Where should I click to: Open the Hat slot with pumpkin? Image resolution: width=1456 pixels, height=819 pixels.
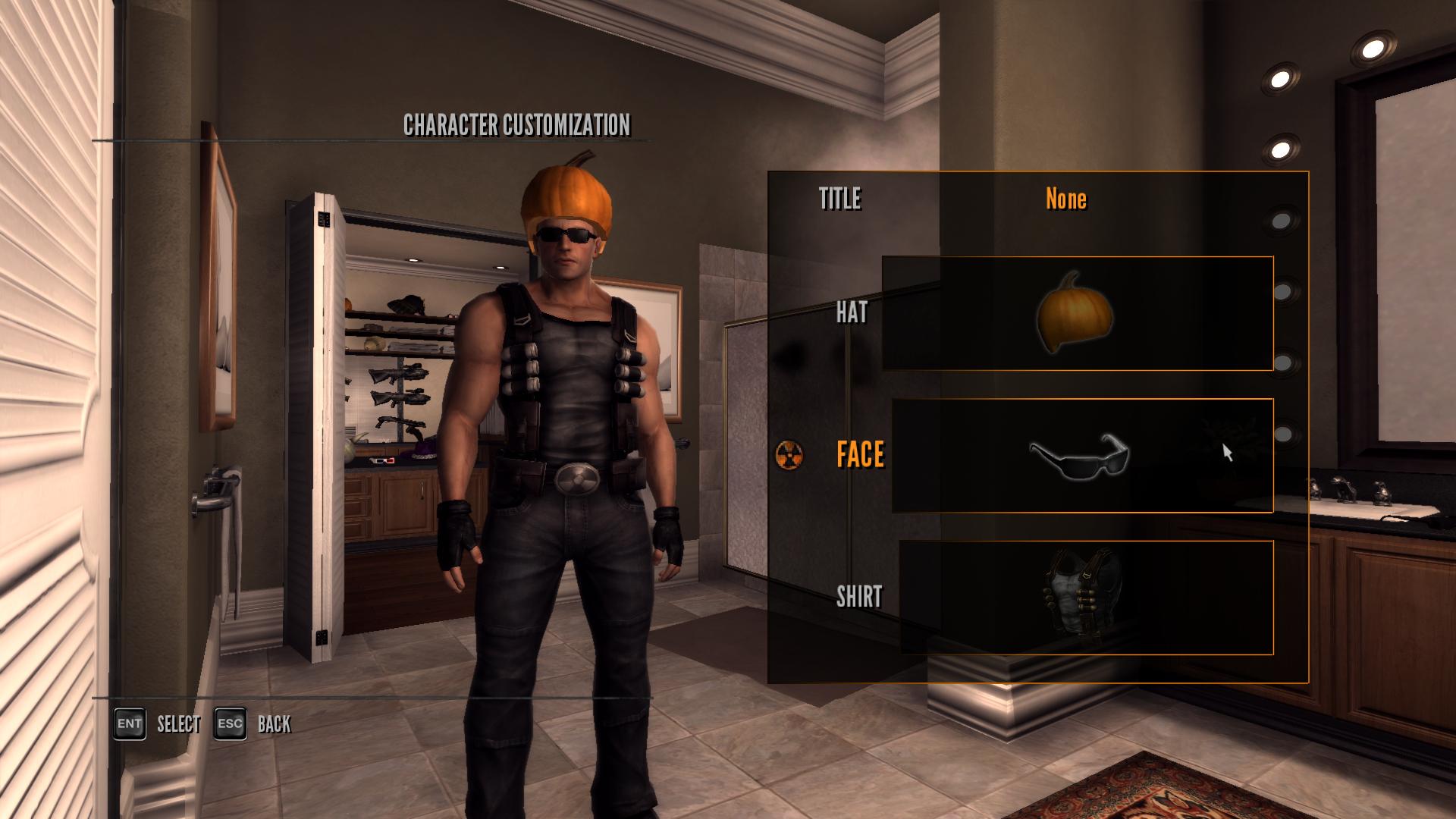[1077, 313]
